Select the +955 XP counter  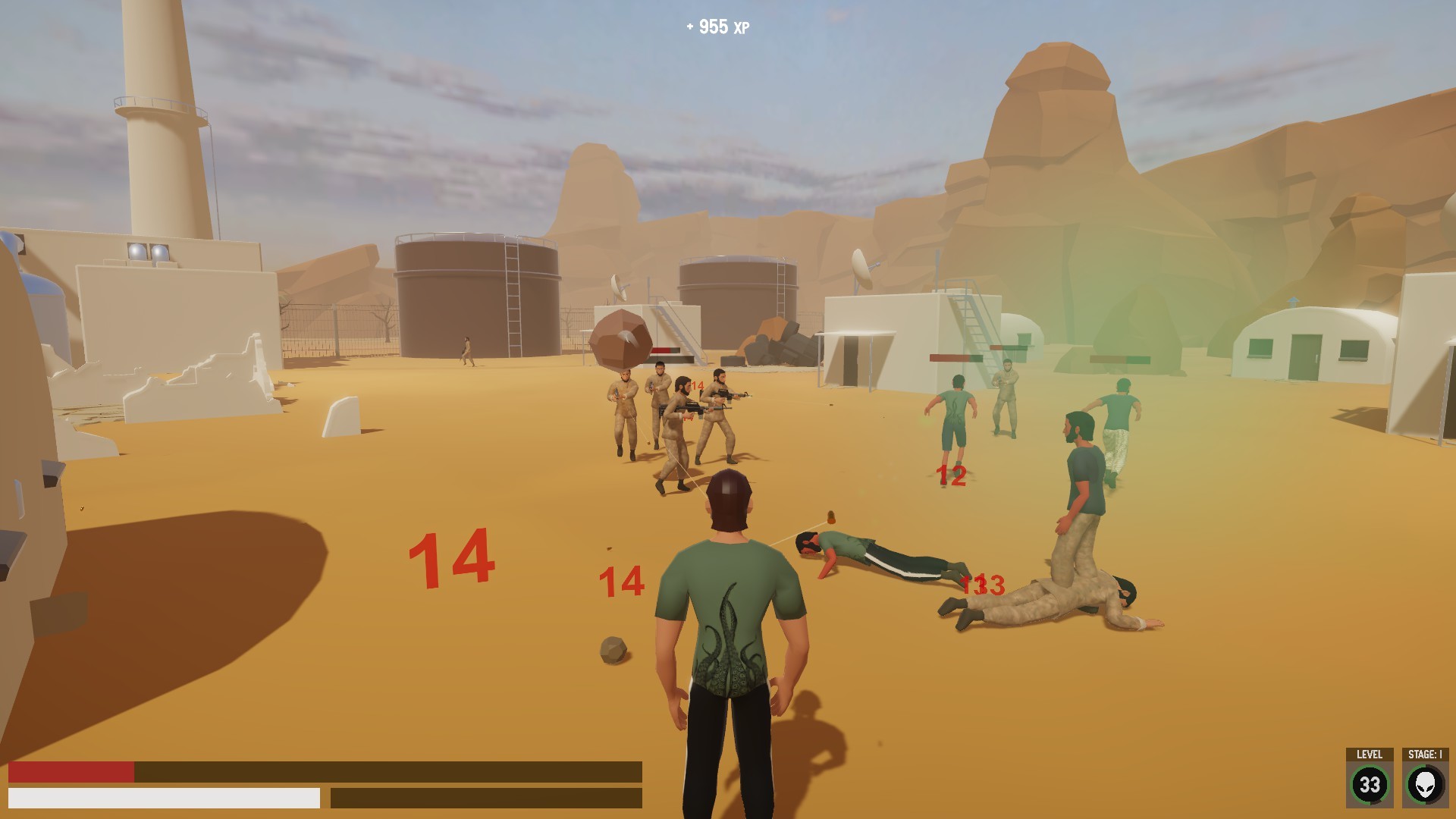click(x=717, y=26)
